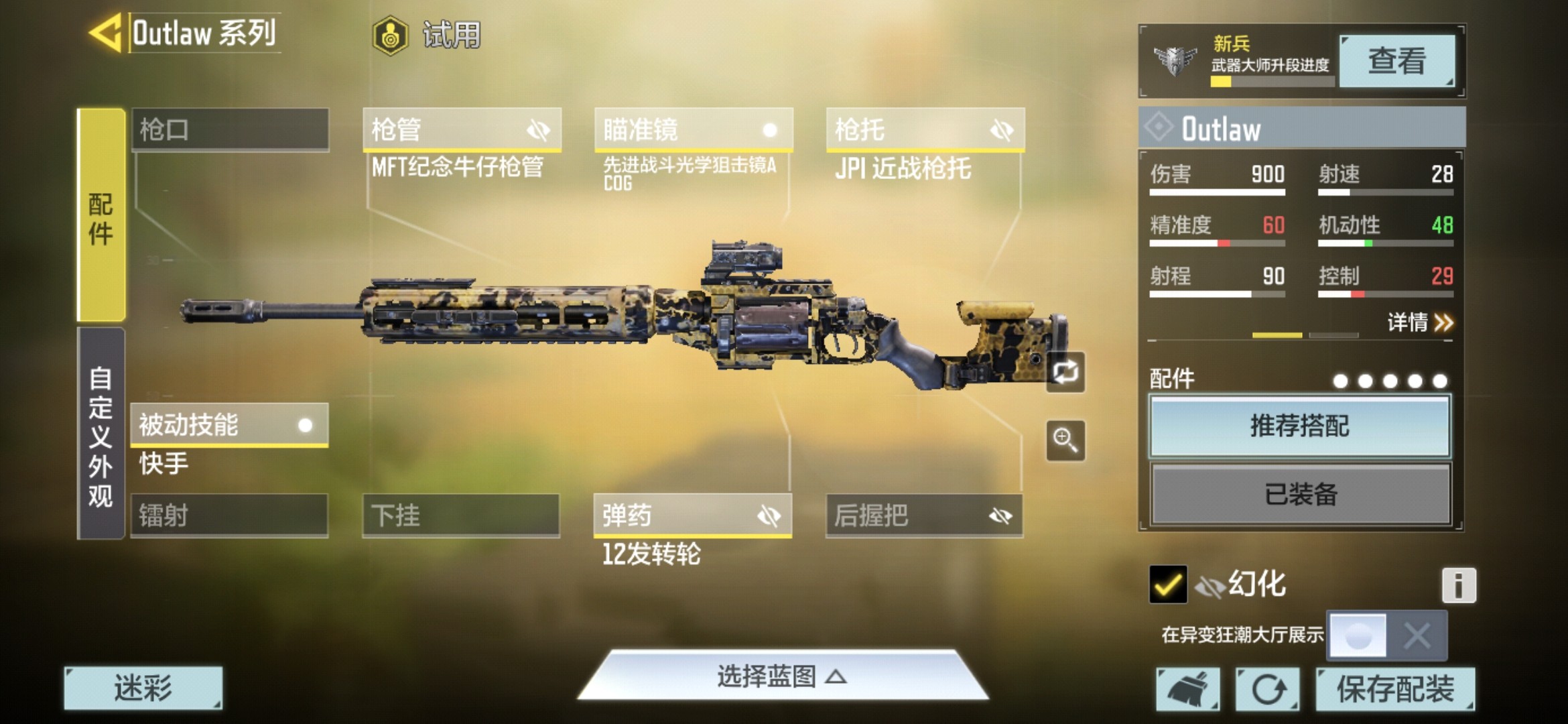Open the 迷彩 camouflage menu
1568x724 pixels.
143,688
